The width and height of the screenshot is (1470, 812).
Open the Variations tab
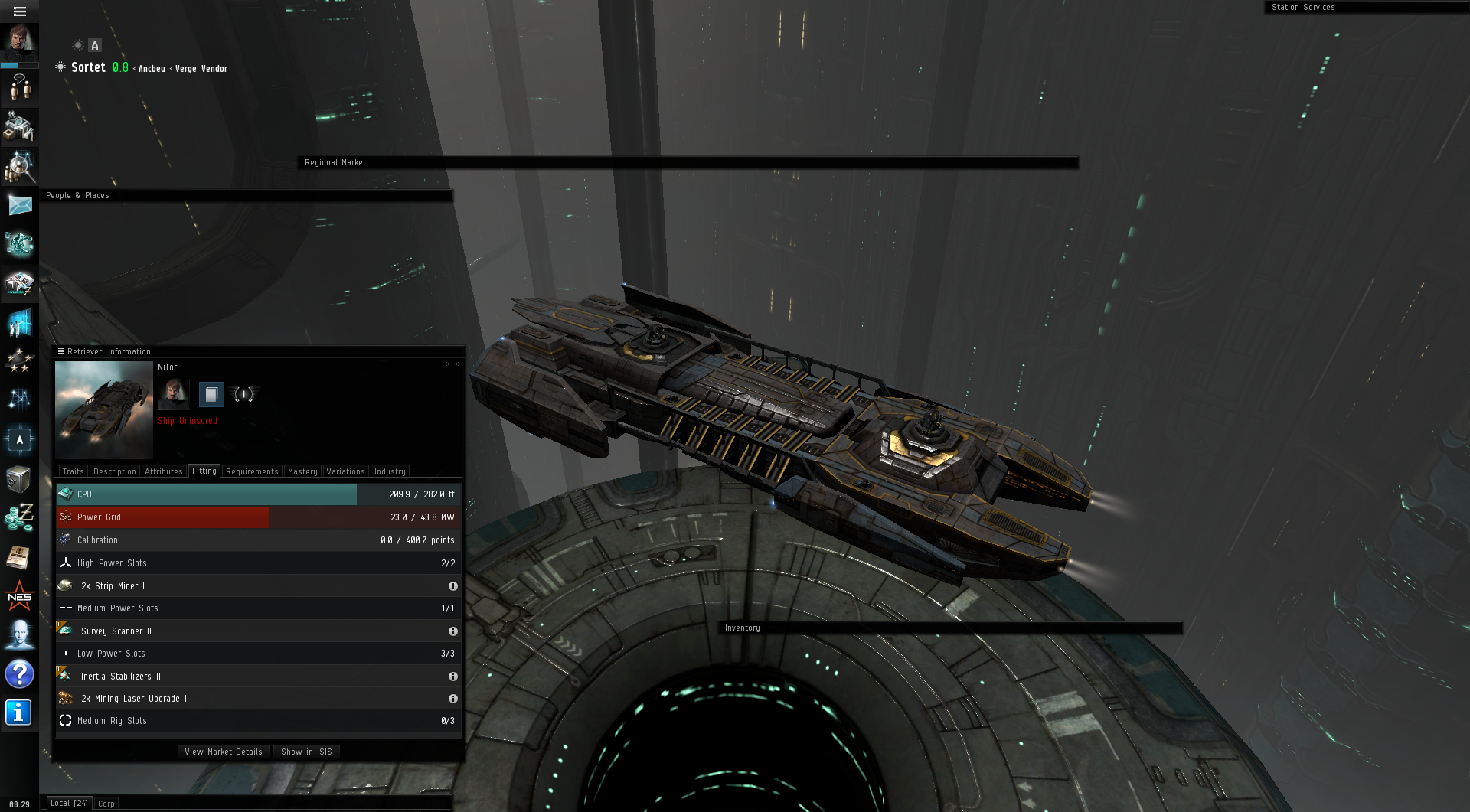(x=345, y=471)
